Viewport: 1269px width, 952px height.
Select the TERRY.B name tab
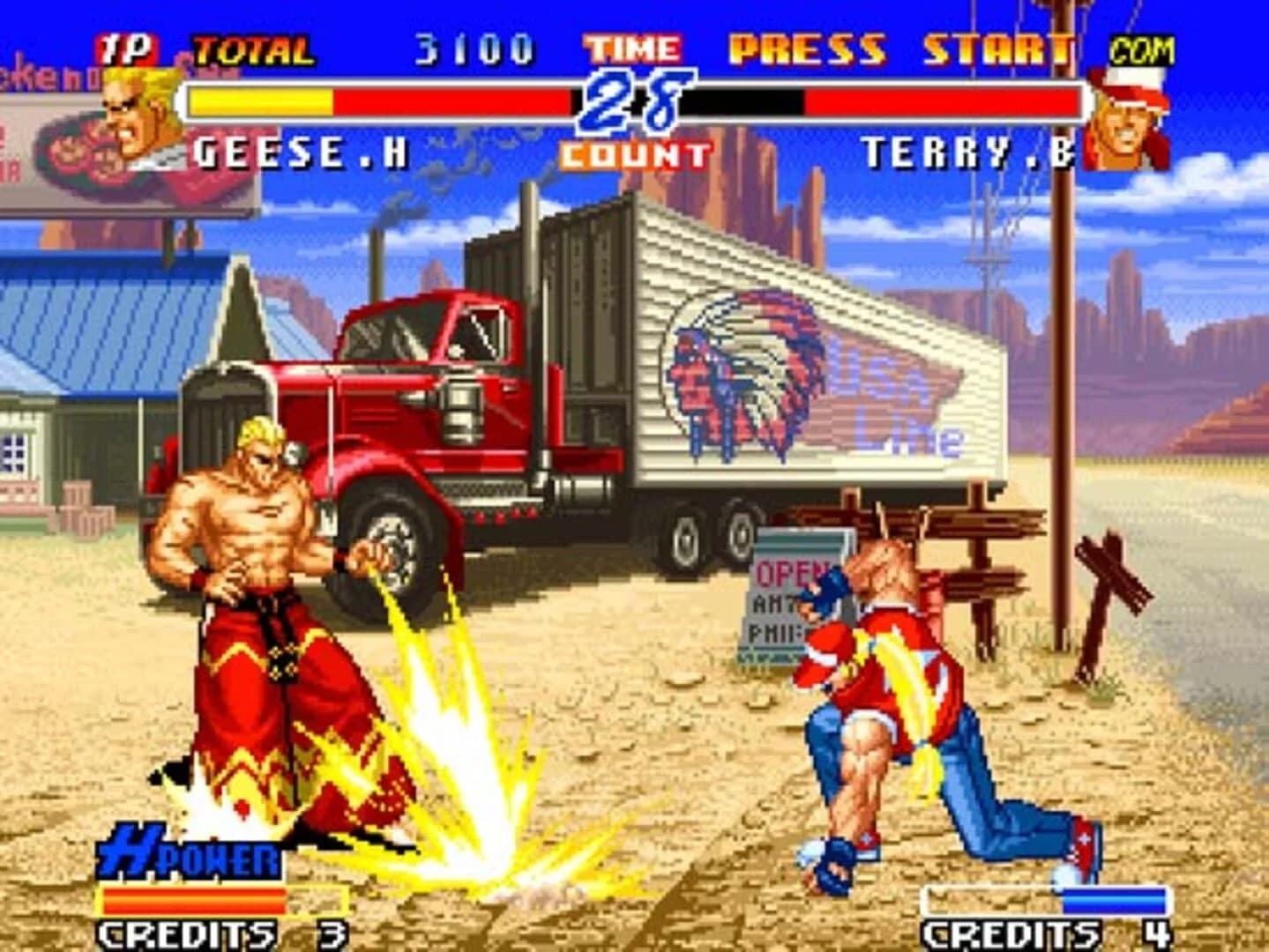pyautogui.click(x=967, y=148)
